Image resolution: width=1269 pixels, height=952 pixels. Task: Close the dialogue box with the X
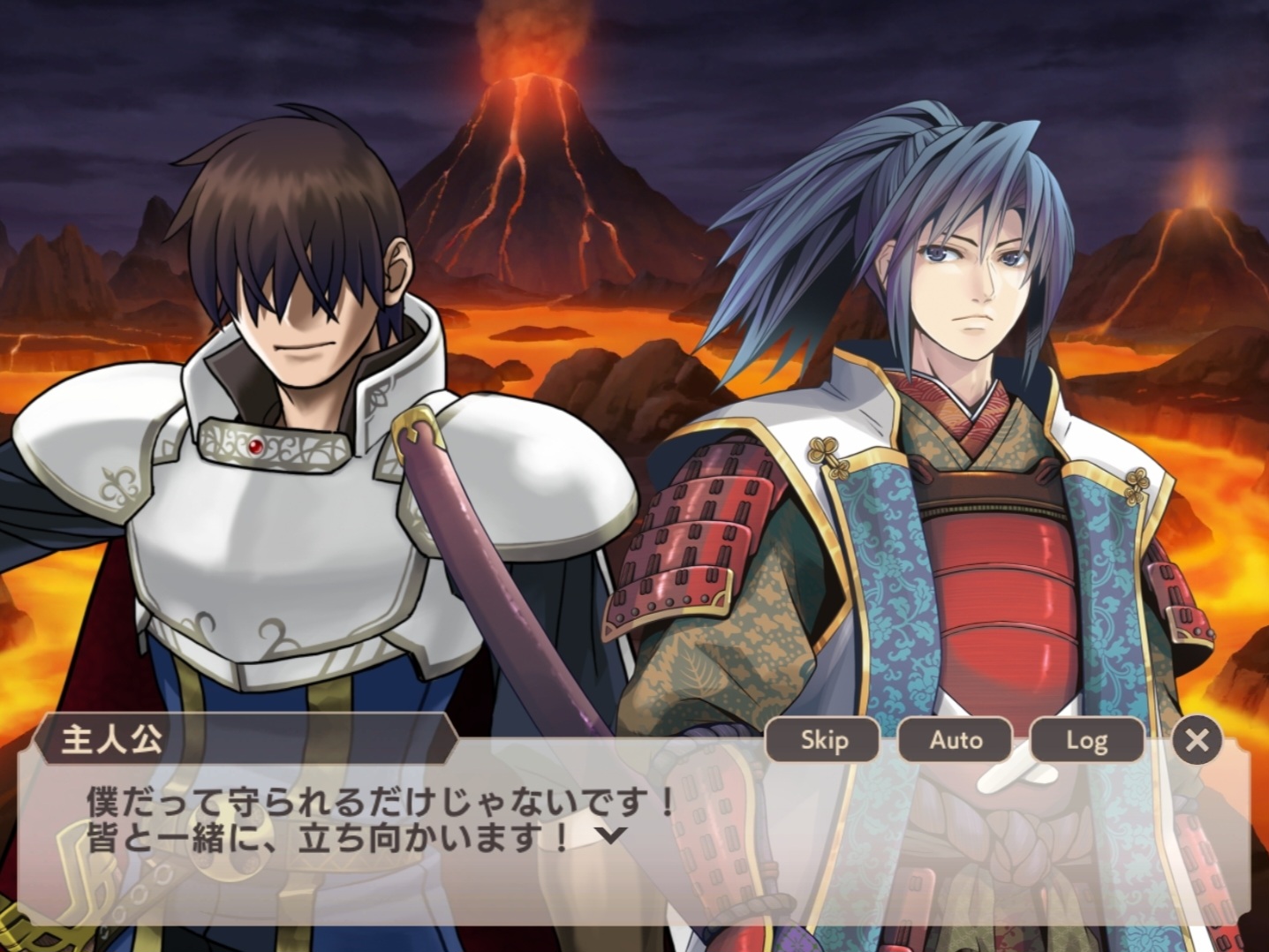[x=1197, y=740]
